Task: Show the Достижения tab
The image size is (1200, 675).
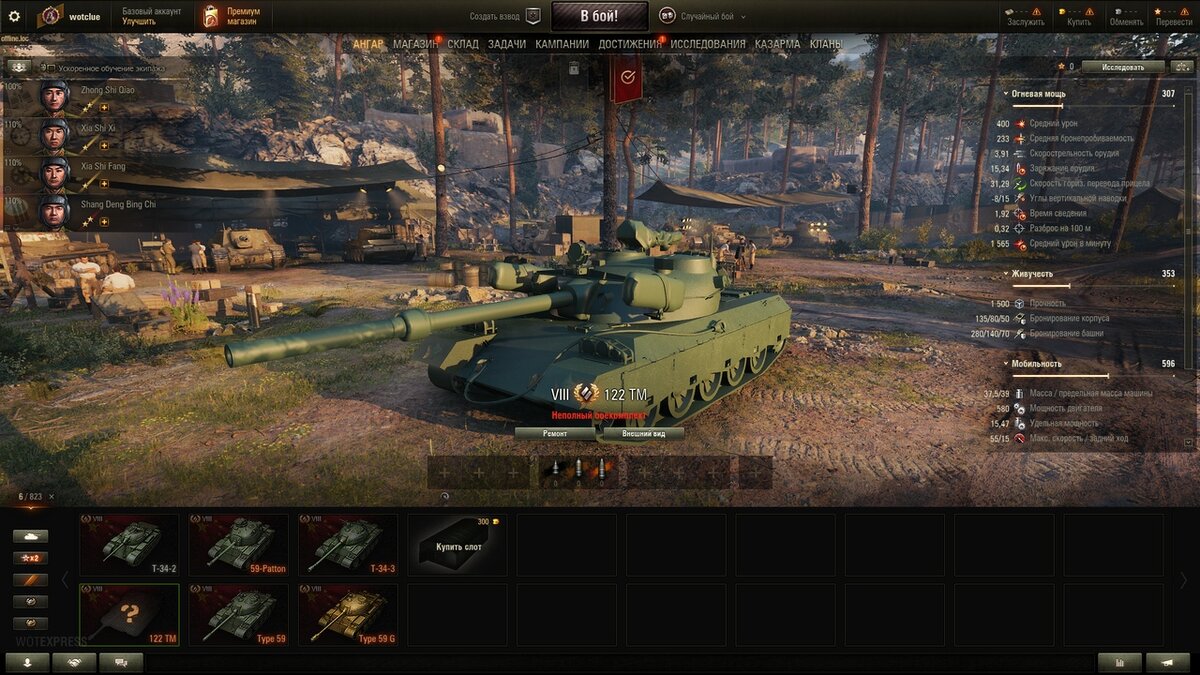Action: click(630, 44)
